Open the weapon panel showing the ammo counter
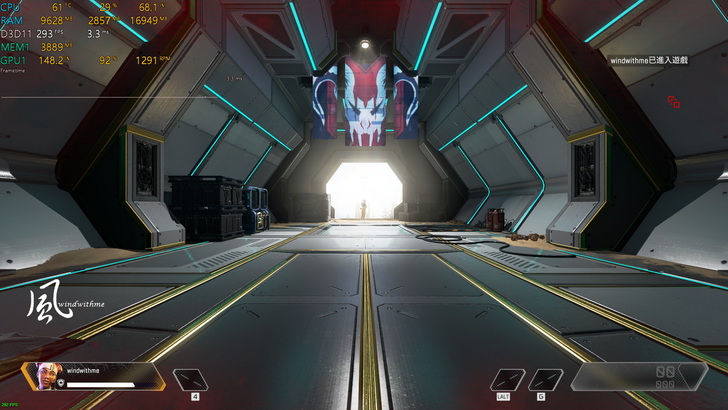This screenshot has width=728, height=410. point(639,376)
